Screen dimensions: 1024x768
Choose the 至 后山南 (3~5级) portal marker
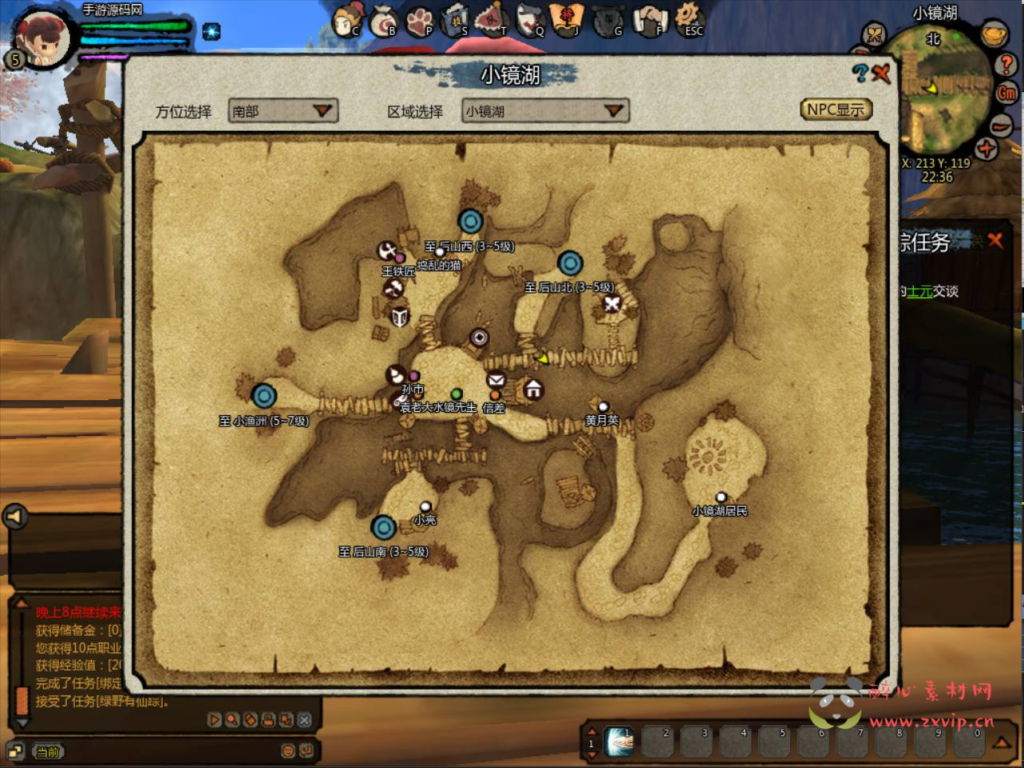click(x=384, y=527)
